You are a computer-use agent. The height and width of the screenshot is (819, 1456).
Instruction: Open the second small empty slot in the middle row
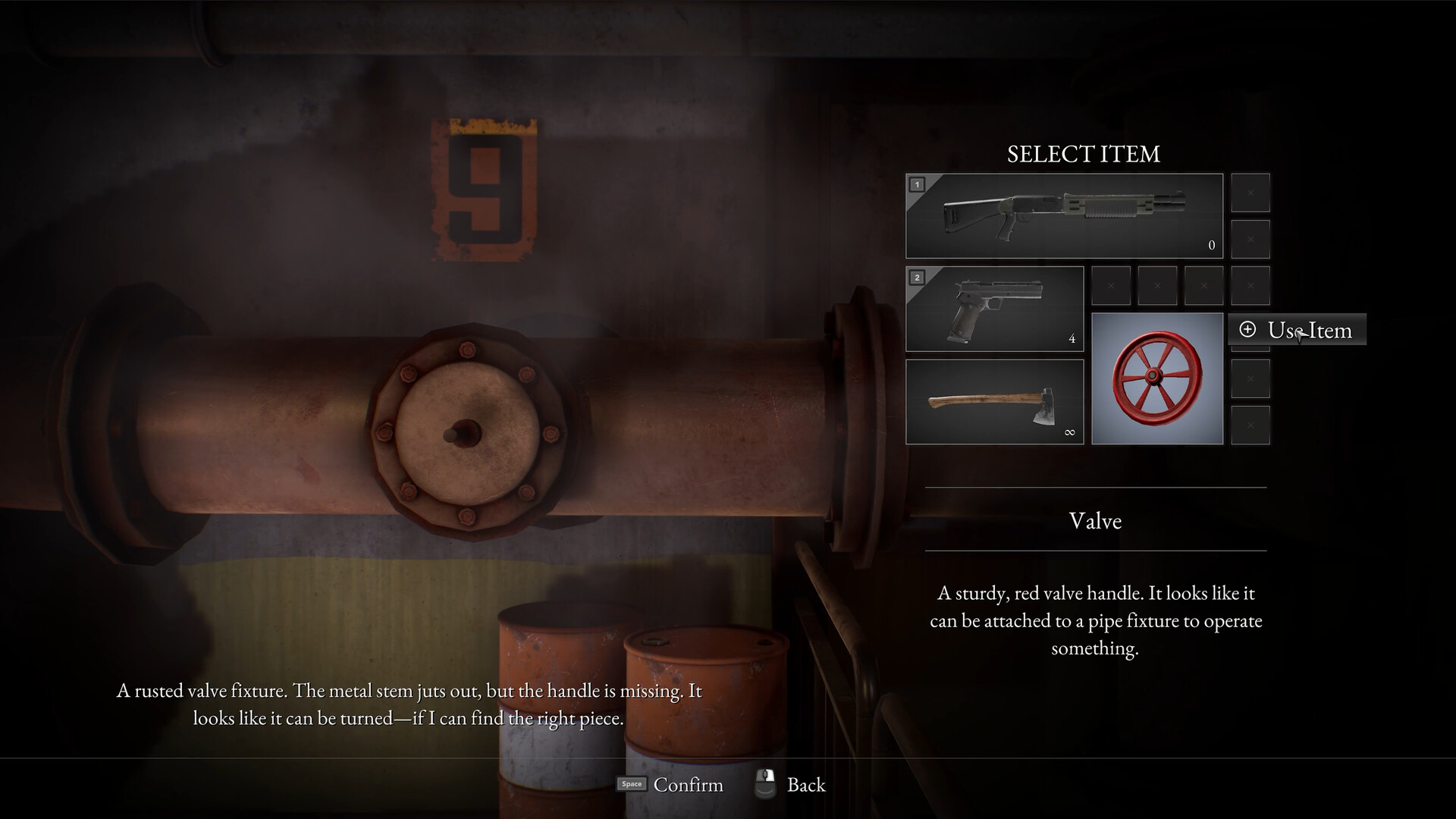pyautogui.click(x=1157, y=286)
